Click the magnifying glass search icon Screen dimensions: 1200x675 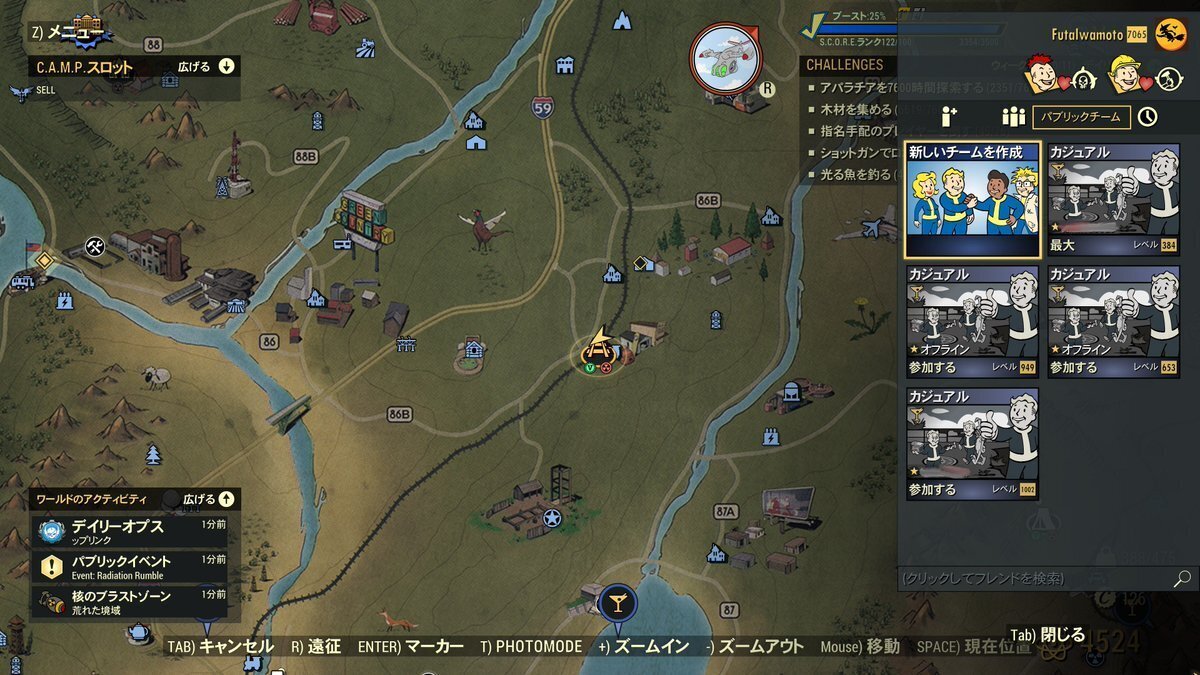(1181, 579)
